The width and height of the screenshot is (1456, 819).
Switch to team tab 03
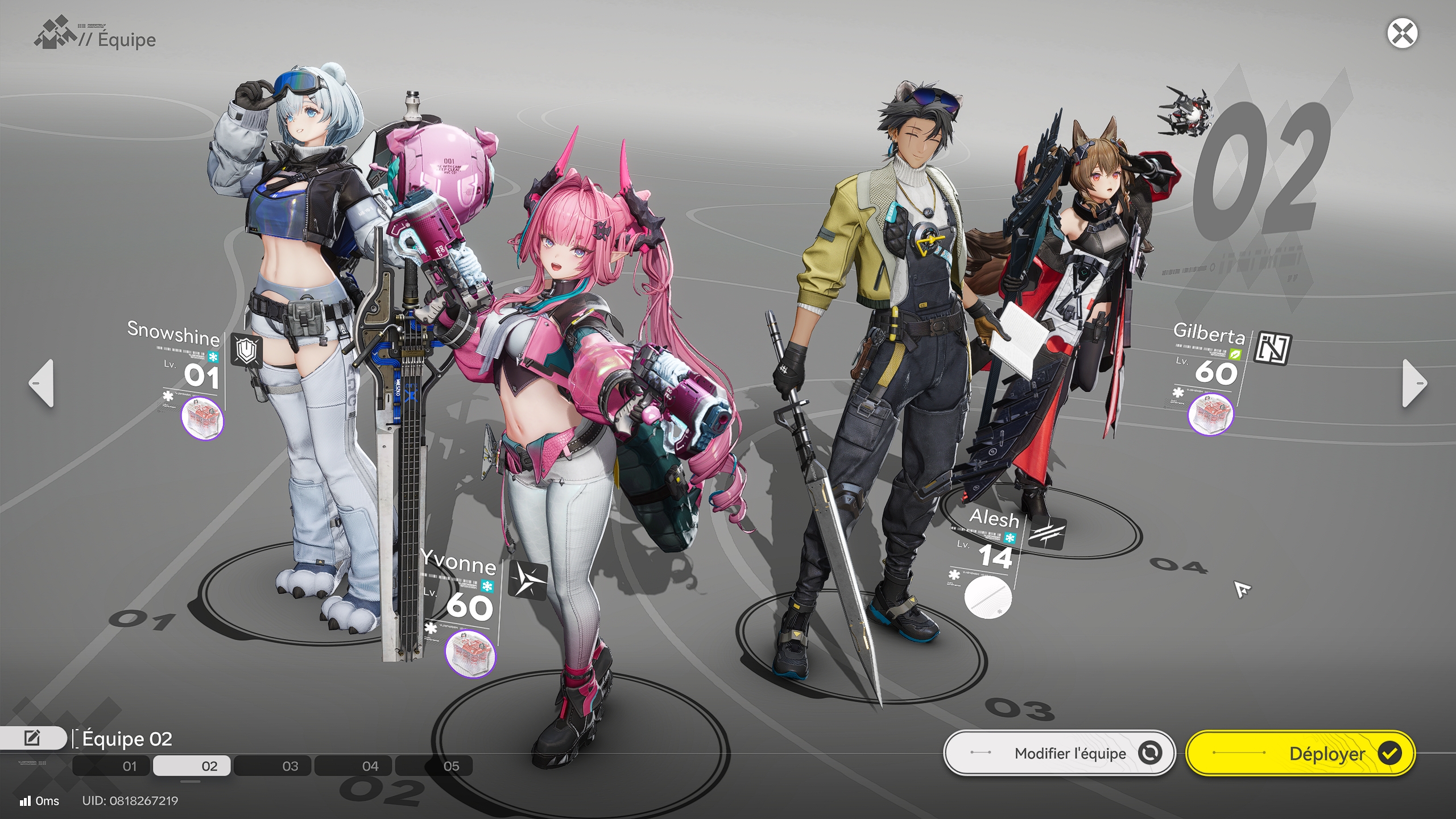tap(290, 766)
